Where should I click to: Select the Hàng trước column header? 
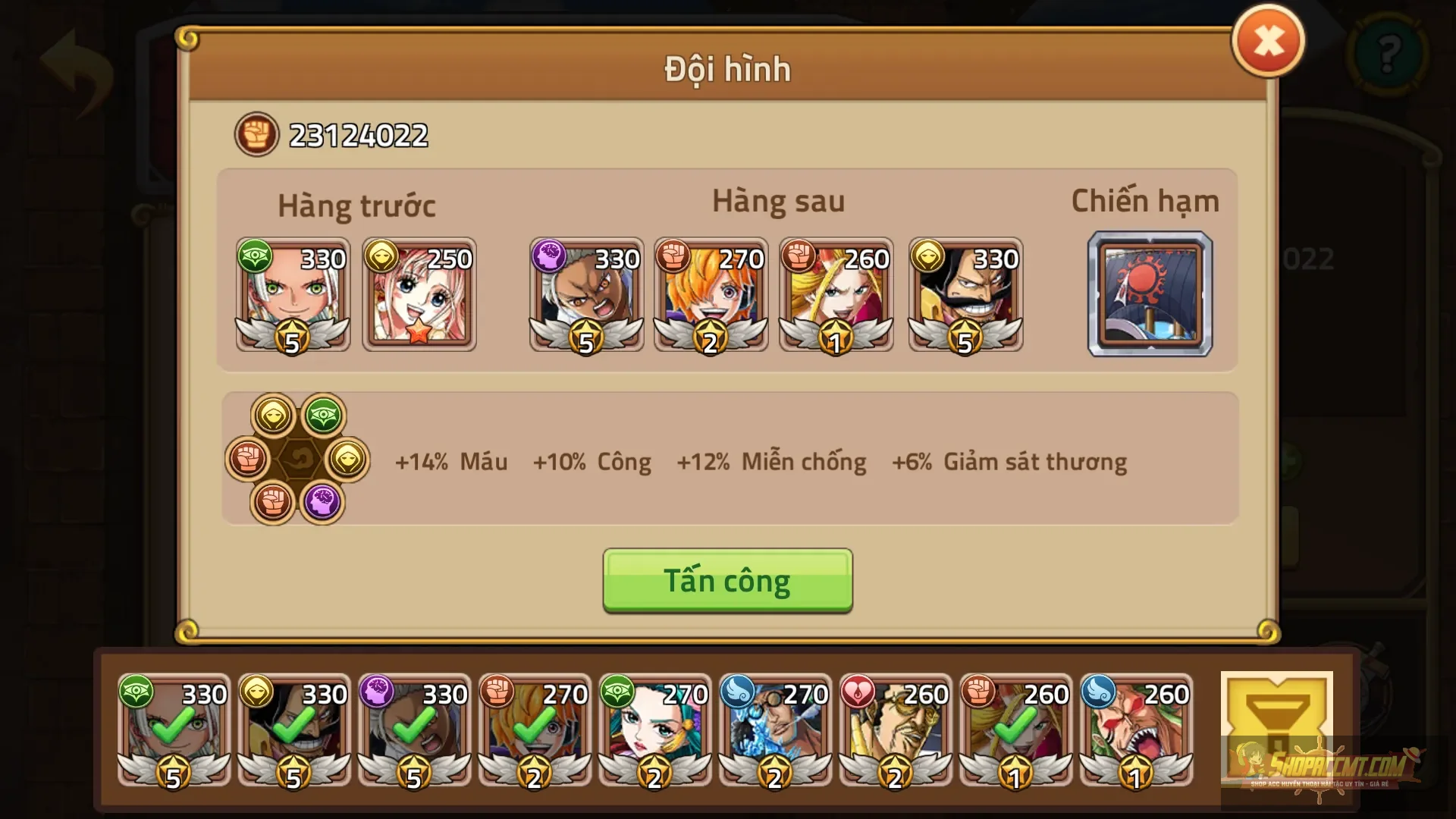(x=356, y=205)
